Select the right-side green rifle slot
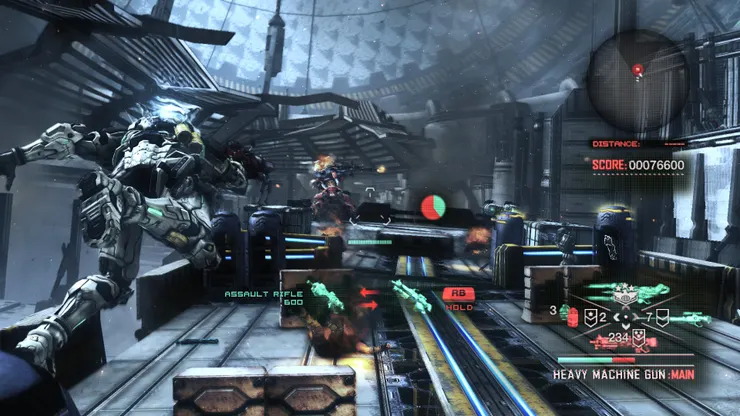 692,320
